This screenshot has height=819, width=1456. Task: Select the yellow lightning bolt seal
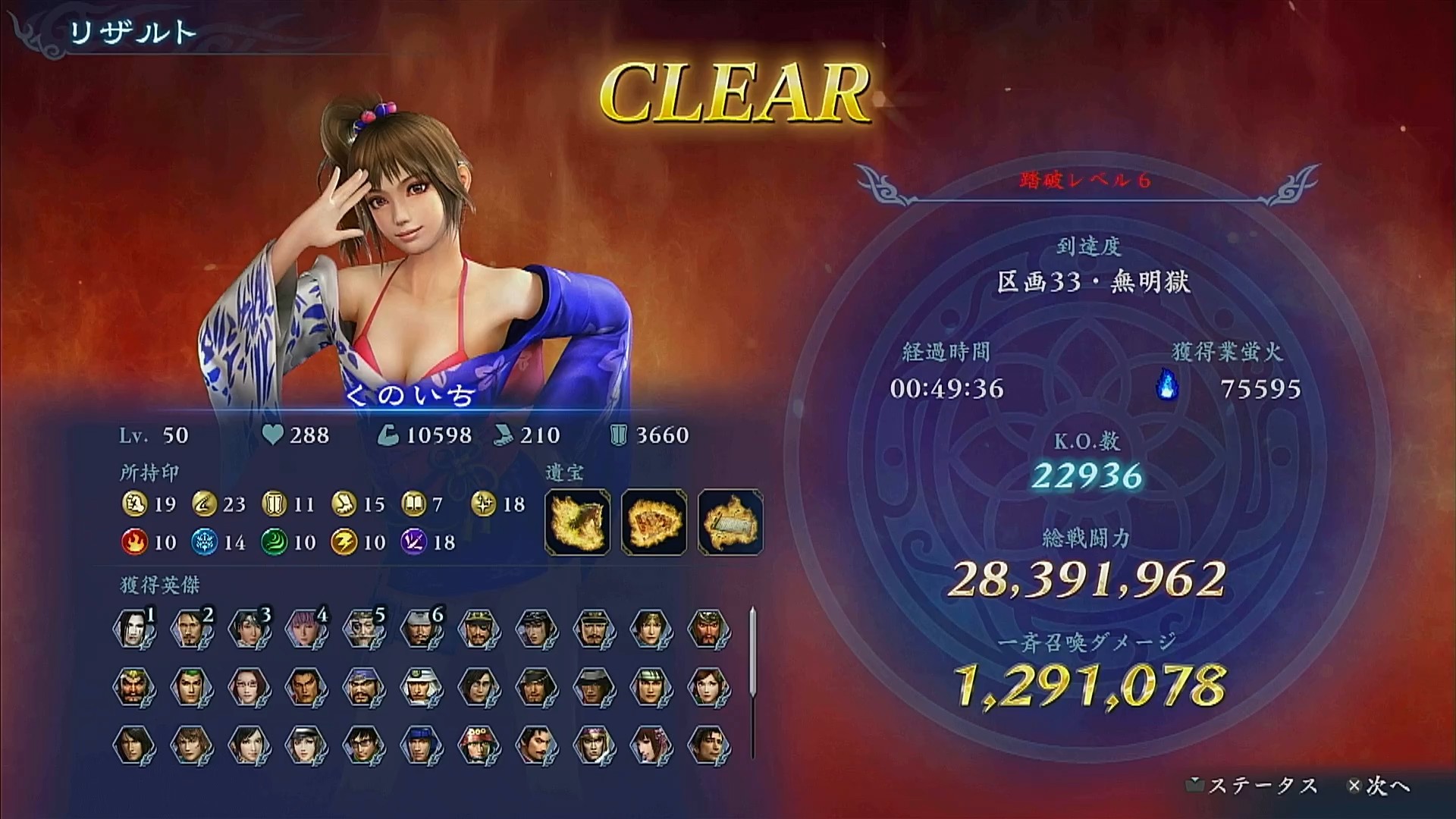pyautogui.click(x=344, y=541)
